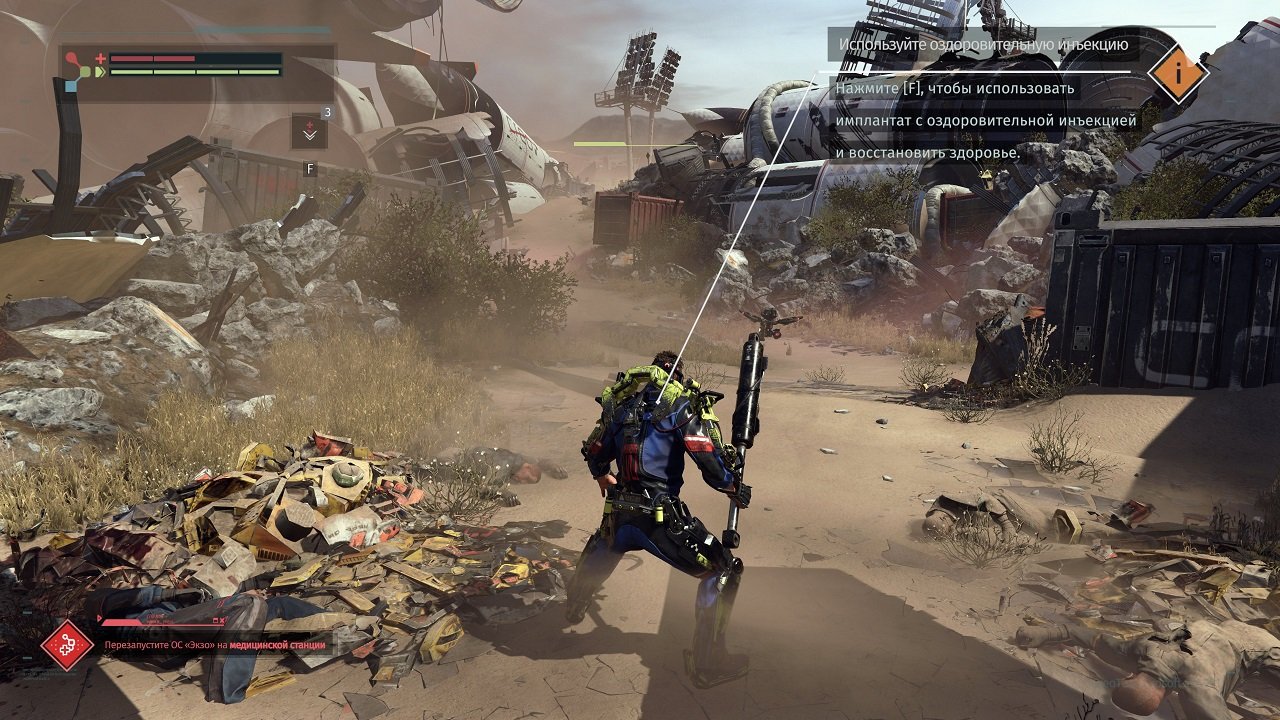Image resolution: width=1280 pixels, height=720 pixels.
Task: Click the red implant node icon top-left
Action: pyautogui.click(x=70, y=57)
